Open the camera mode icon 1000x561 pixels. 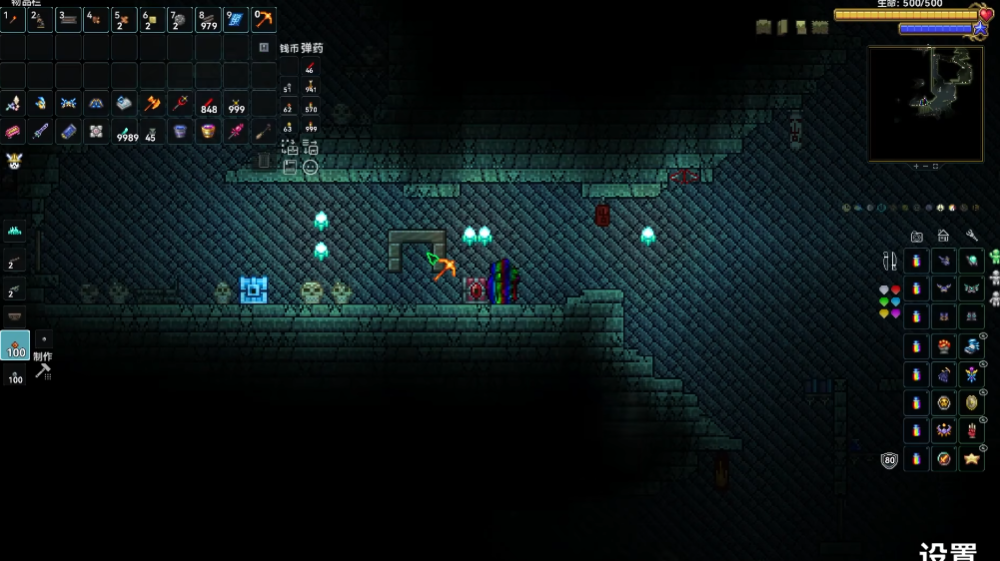click(x=916, y=236)
